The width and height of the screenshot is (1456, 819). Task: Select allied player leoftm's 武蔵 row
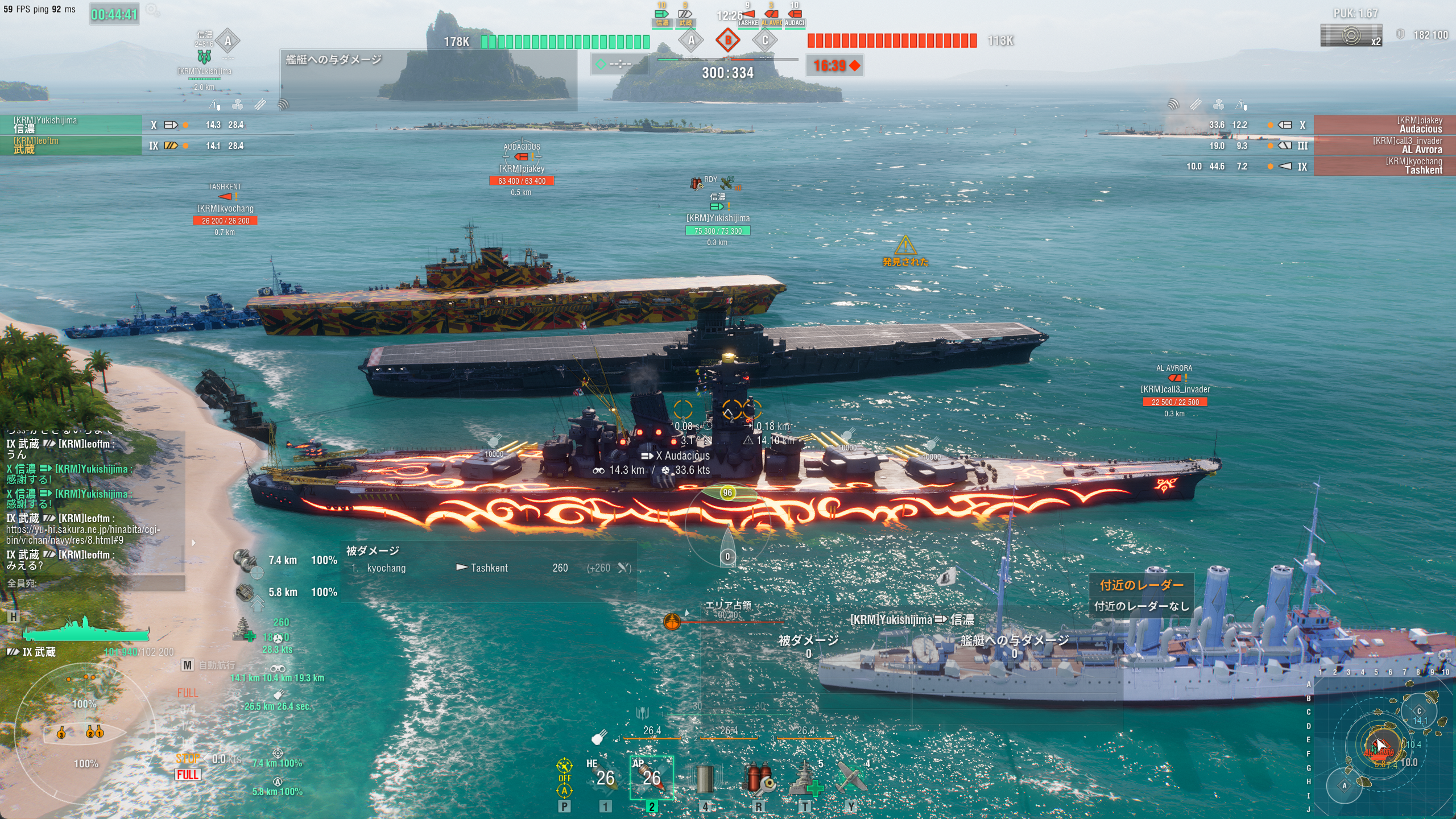pyautogui.click(x=71, y=145)
